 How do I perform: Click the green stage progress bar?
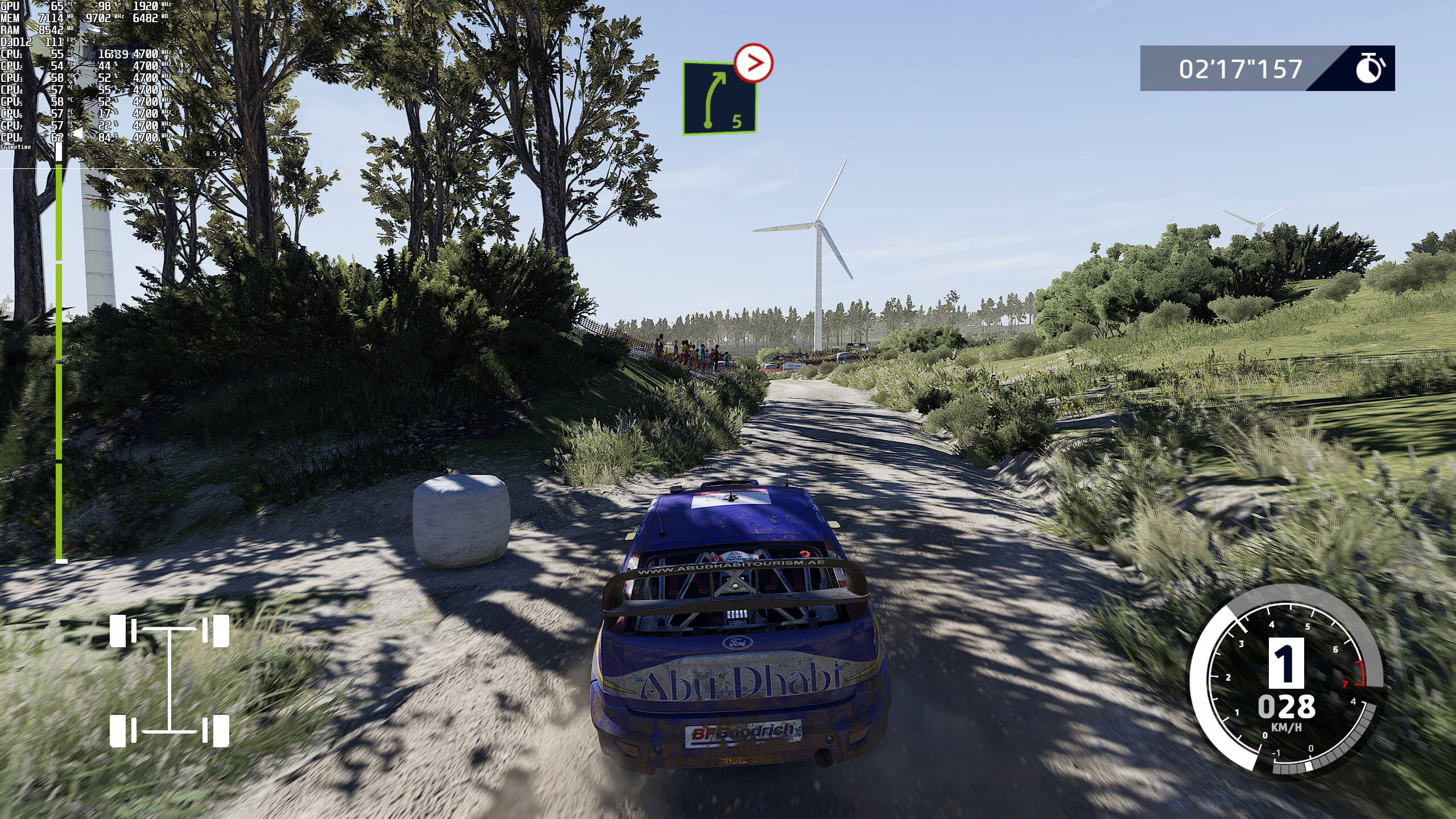tap(59, 353)
